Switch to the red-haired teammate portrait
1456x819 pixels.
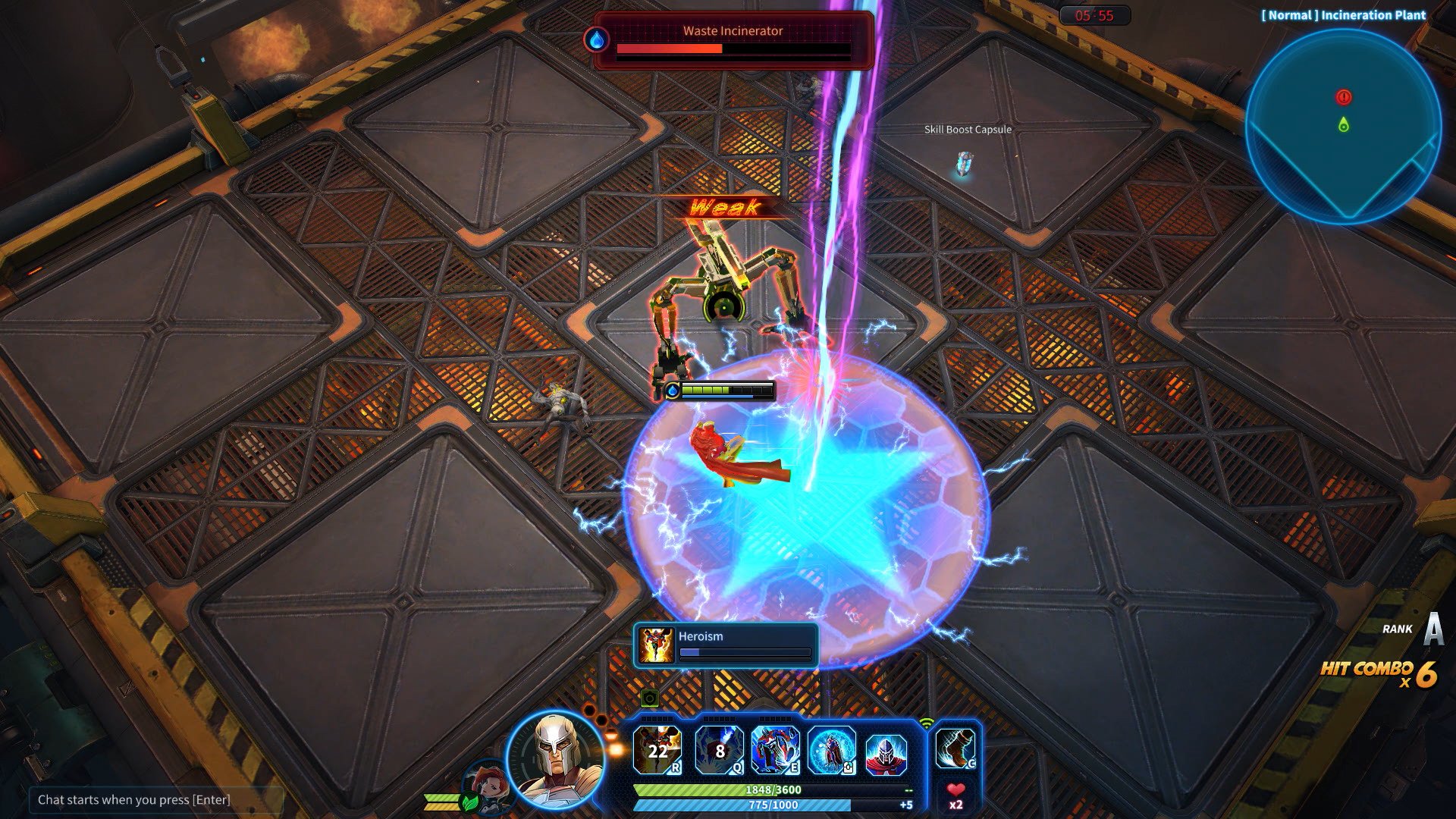(x=486, y=787)
